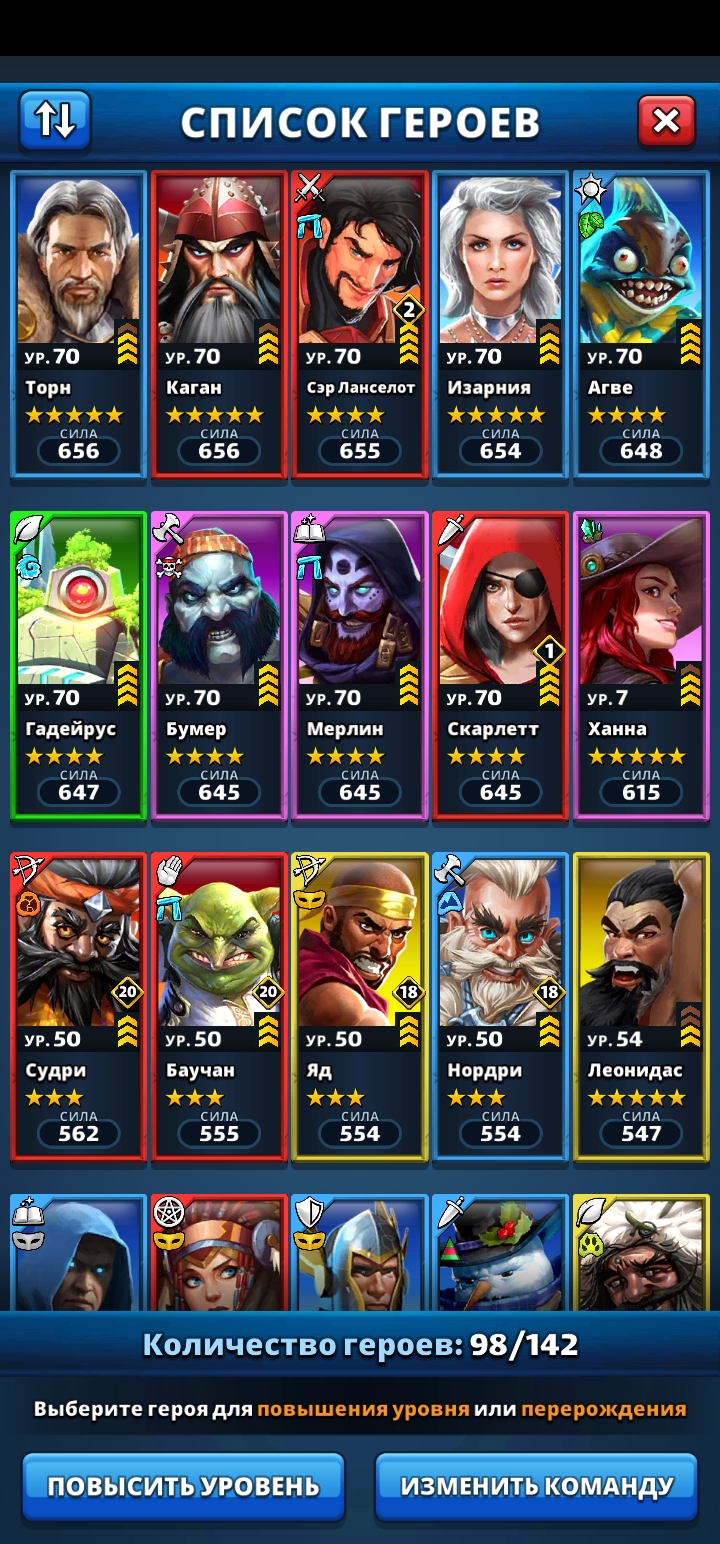The width and height of the screenshot is (720, 1544).
Task: Pick the Баучан goblin hero card
Action: 219,1003
